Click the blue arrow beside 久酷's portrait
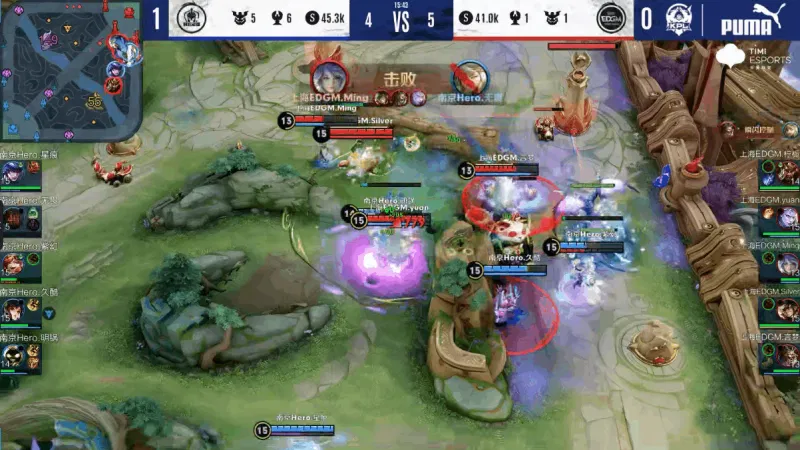 48,313
